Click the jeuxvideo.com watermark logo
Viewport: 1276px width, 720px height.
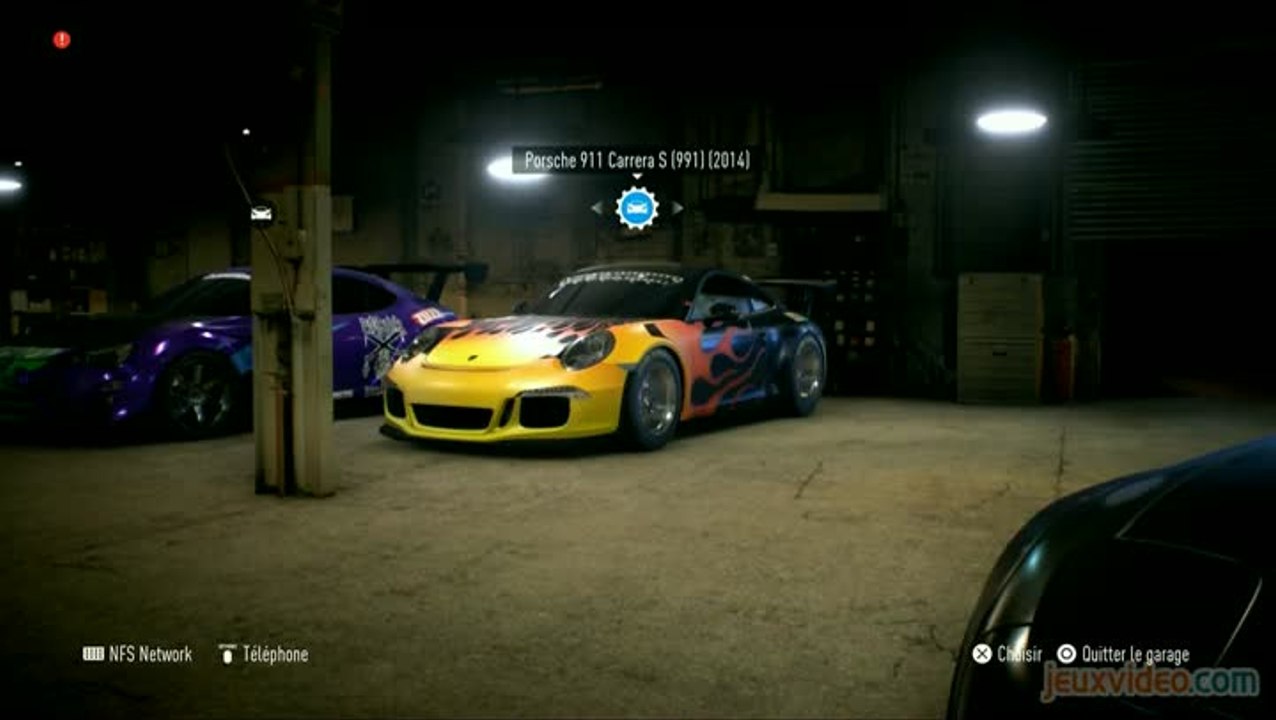coord(1150,682)
